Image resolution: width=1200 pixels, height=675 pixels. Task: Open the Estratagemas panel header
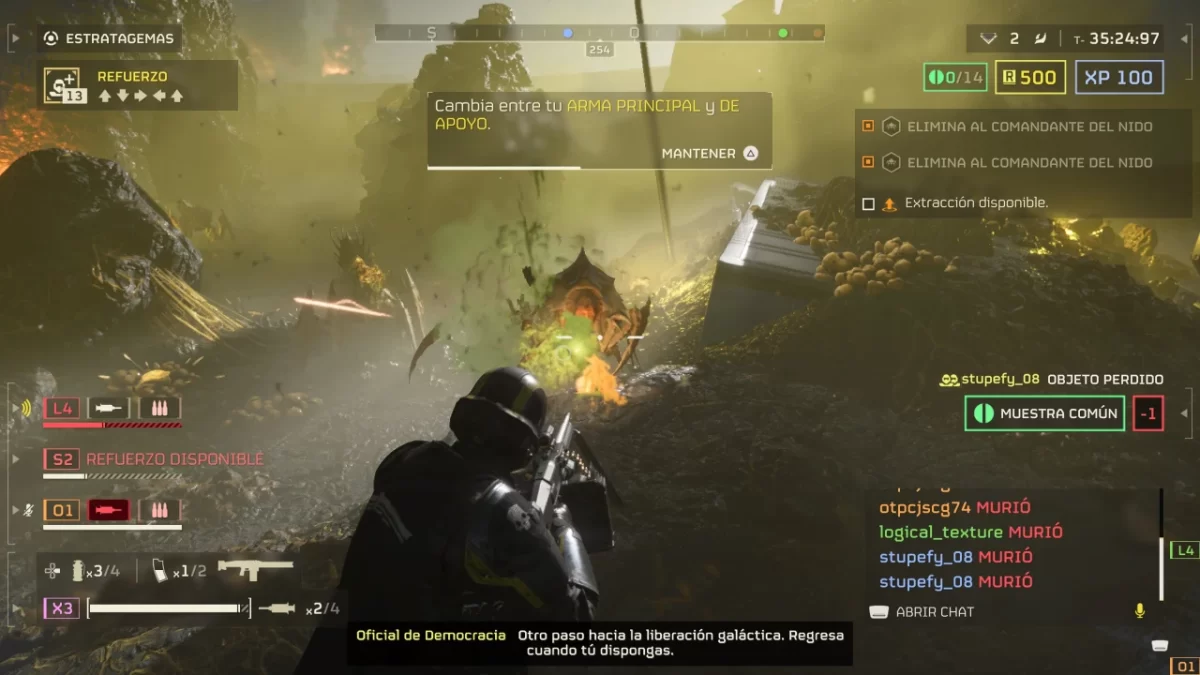108,39
